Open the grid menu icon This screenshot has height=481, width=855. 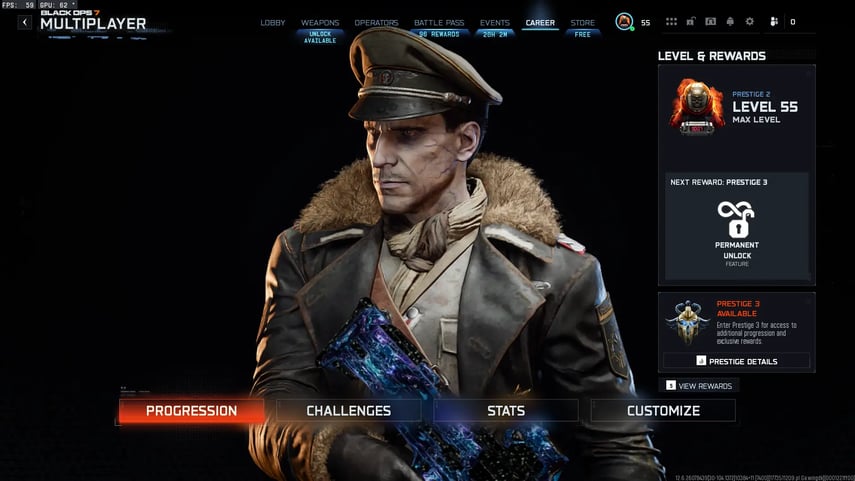coord(671,21)
